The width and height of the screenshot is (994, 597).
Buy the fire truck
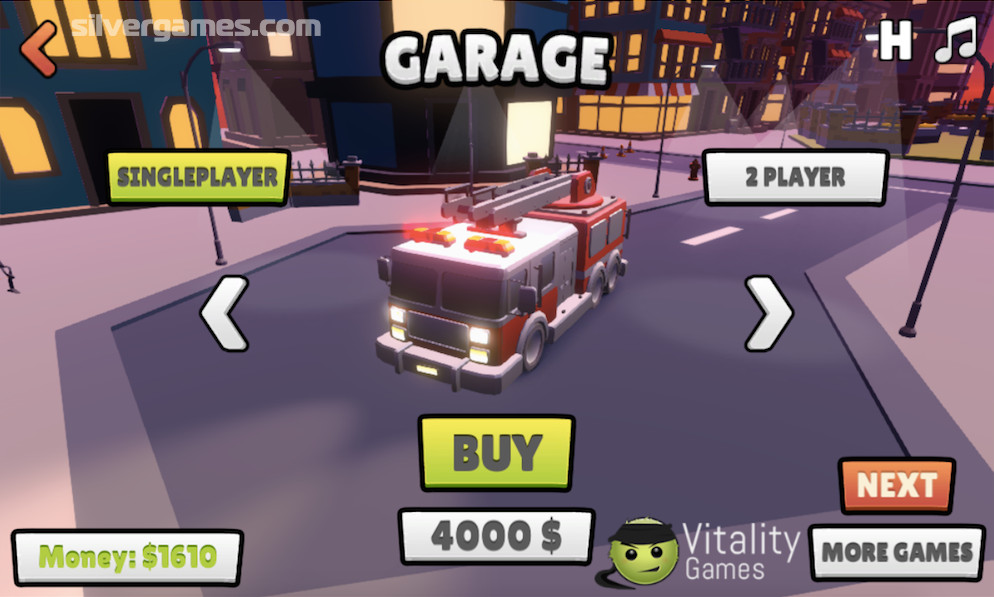click(497, 452)
